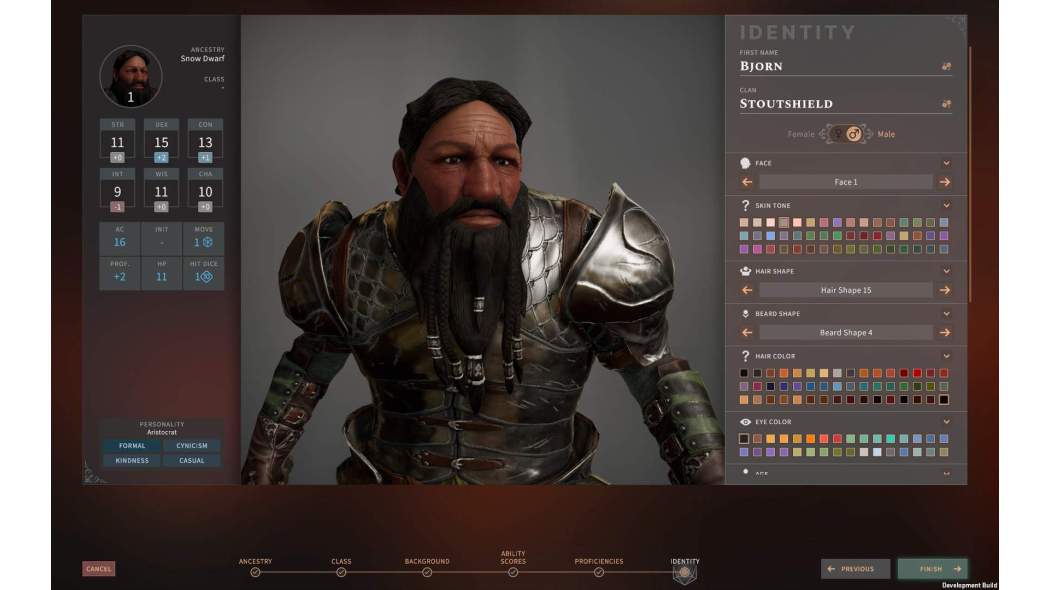This screenshot has height=590, width=1050.
Task: Choose the previous beard shape
Action: coord(747,332)
